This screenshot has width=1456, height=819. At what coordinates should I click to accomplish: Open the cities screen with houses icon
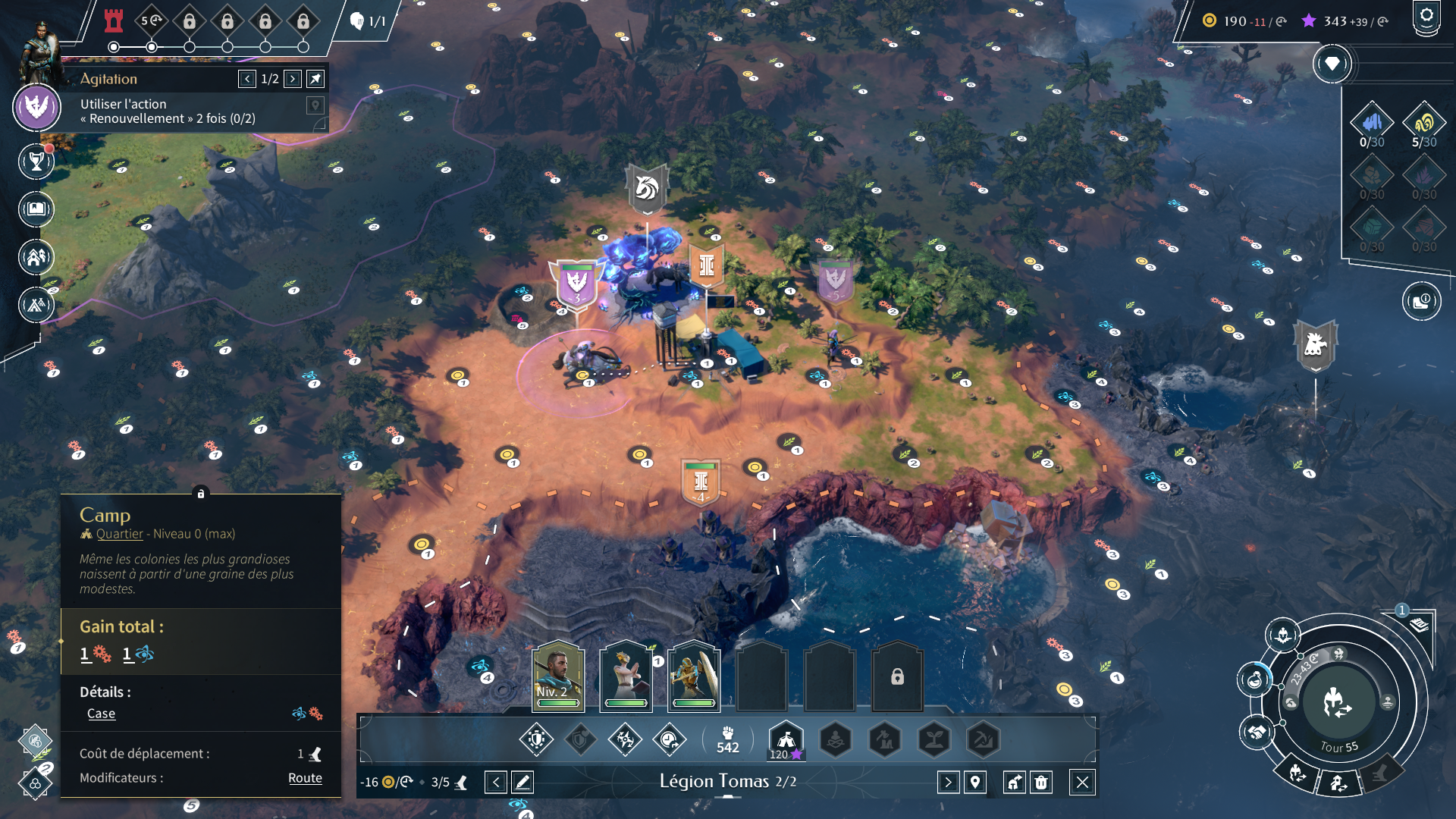tap(36, 258)
